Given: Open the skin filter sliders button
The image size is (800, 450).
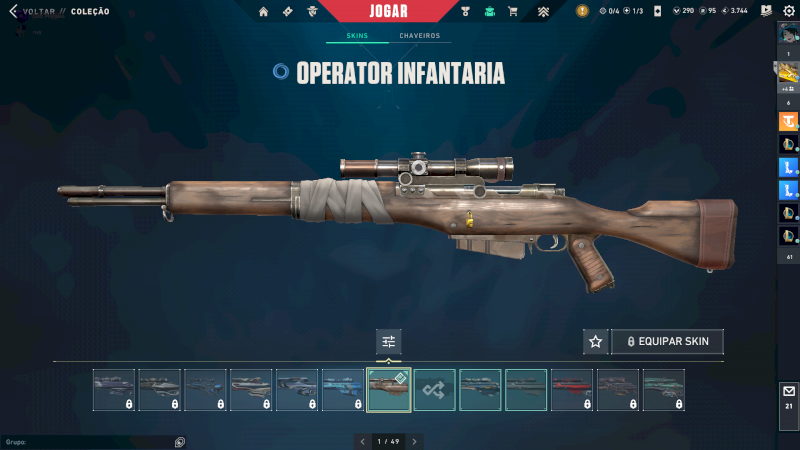Looking at the screenshot, I should point(389,342).
